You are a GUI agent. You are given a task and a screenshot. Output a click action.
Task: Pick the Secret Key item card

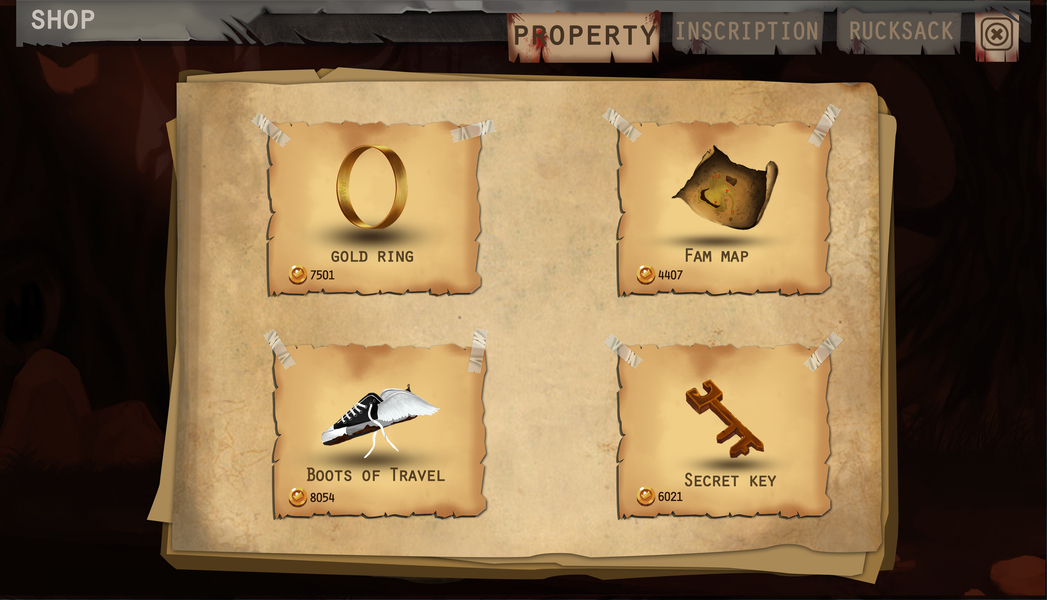click(x=724, y=430)
